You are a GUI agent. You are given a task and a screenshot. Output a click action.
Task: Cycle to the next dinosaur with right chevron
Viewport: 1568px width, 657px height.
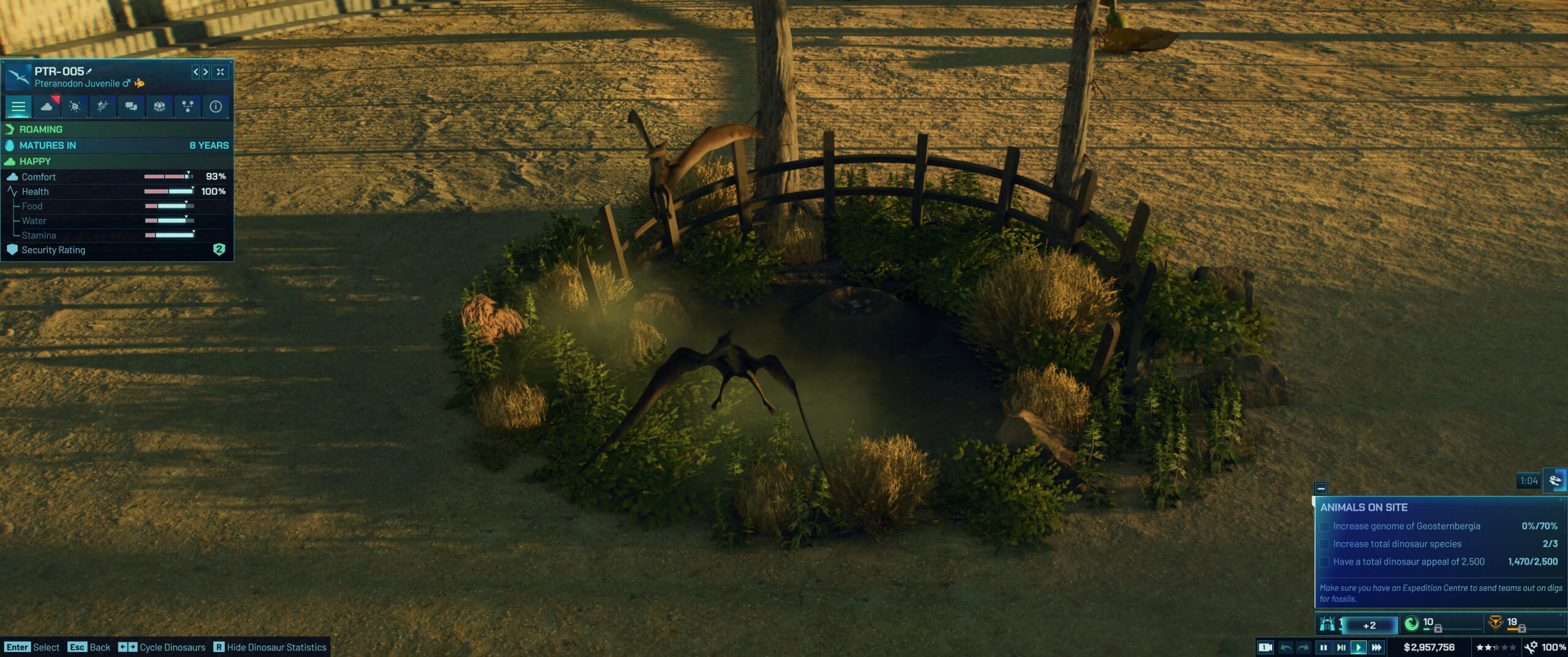point(206,70)
